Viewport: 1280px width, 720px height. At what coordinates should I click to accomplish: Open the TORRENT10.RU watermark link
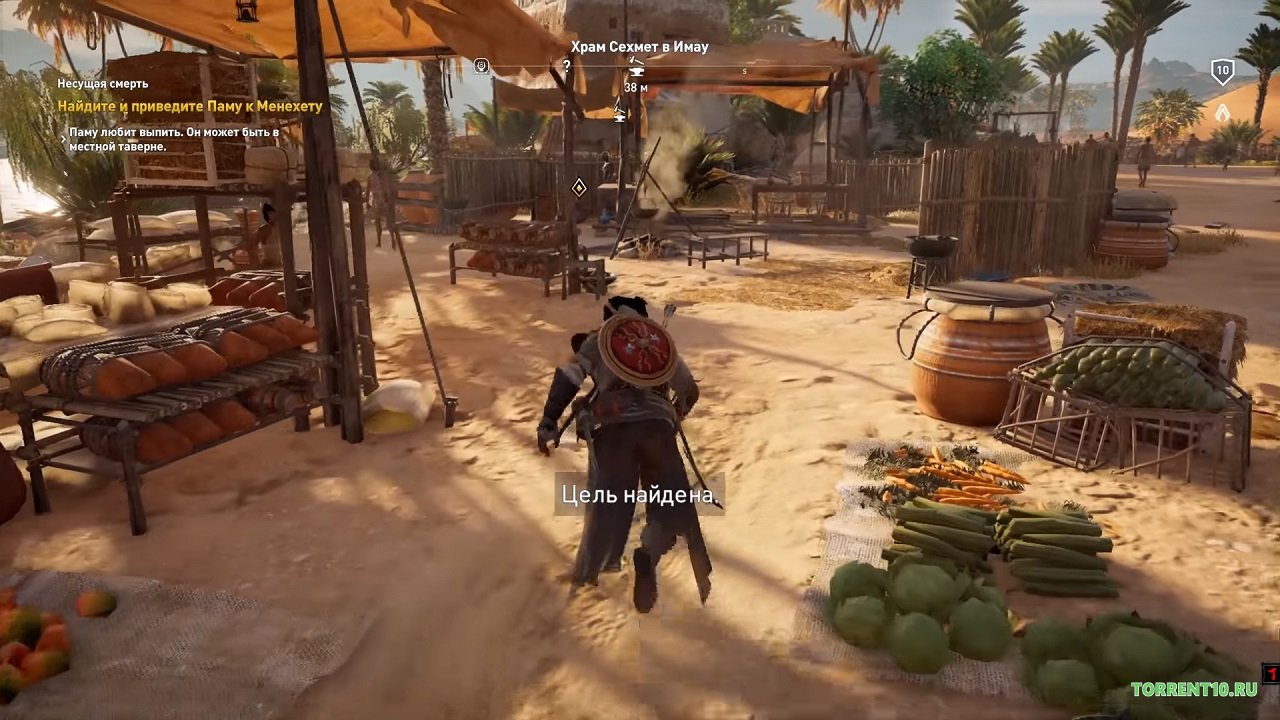1193,689
